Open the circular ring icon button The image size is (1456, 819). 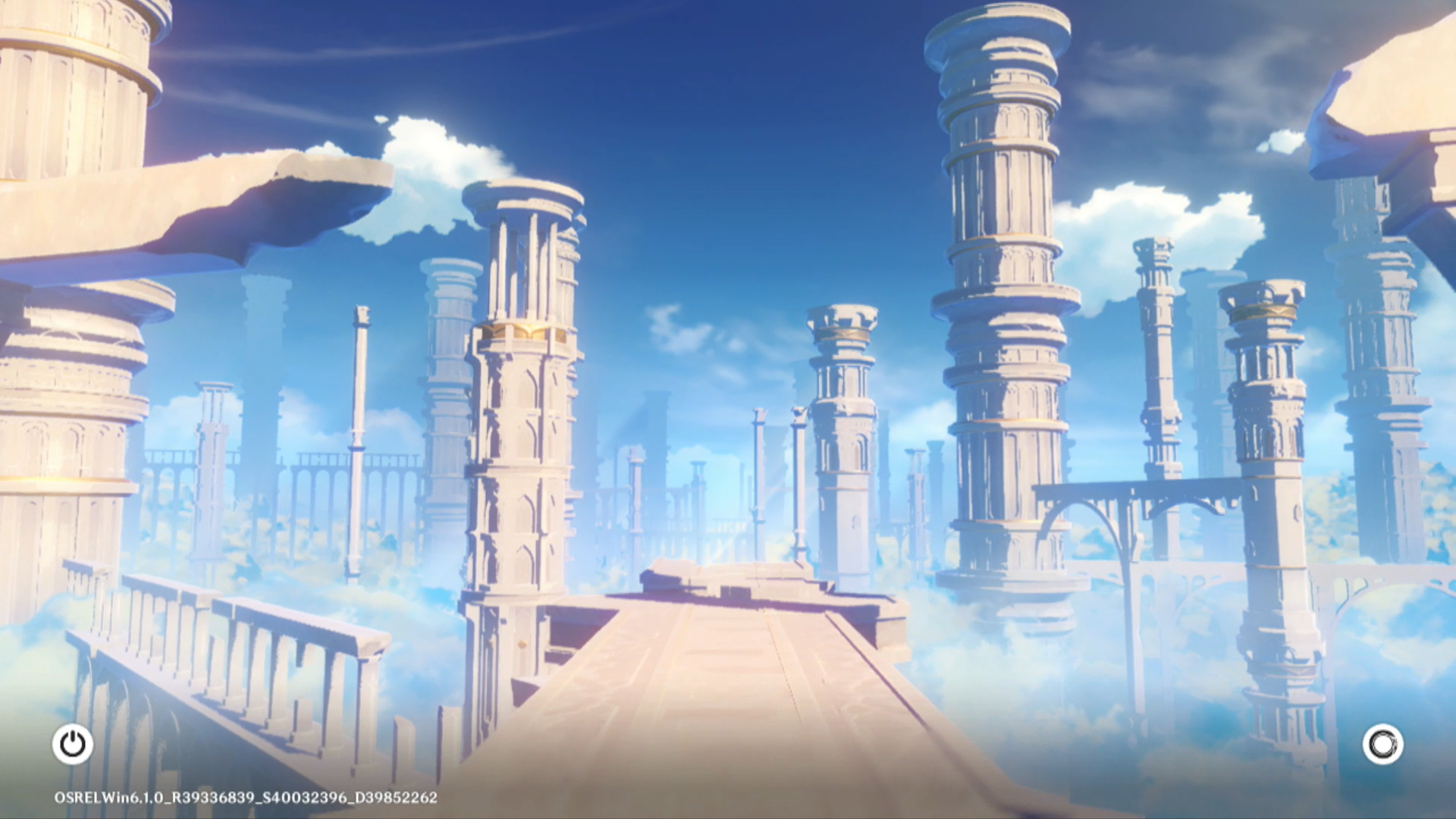point(1382,744)
